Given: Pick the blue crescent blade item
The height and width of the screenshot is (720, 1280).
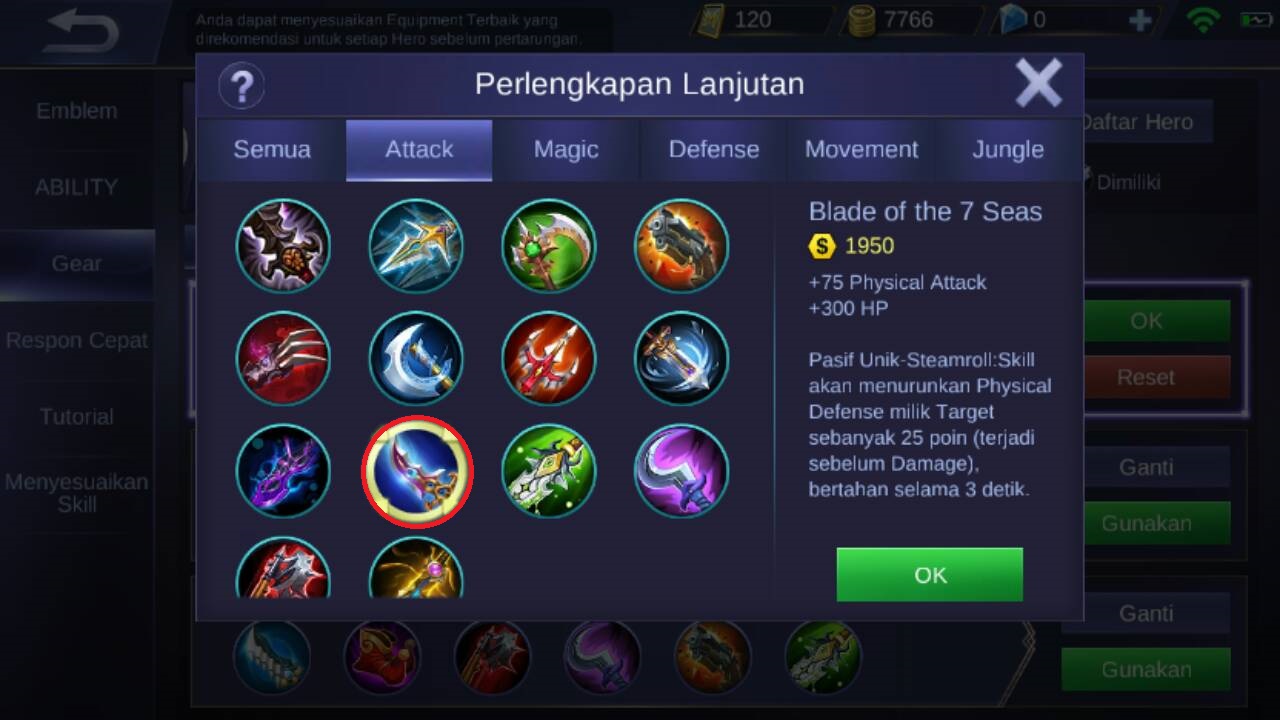Looking at the screenshot, I should click(416, 359).
